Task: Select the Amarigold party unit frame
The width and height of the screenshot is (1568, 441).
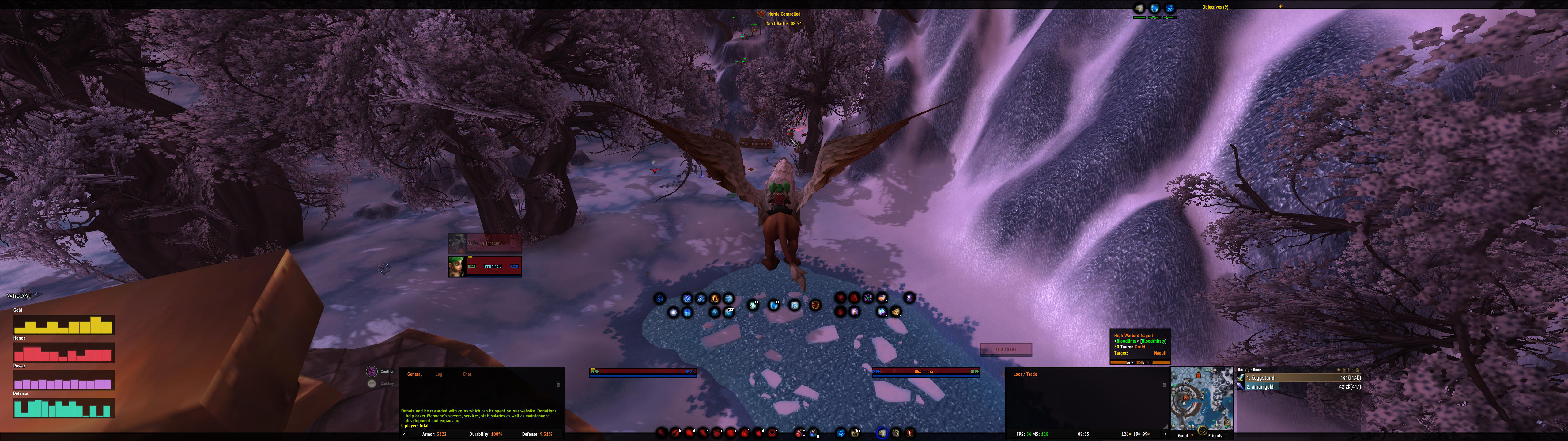Action: tap(493, 266)
